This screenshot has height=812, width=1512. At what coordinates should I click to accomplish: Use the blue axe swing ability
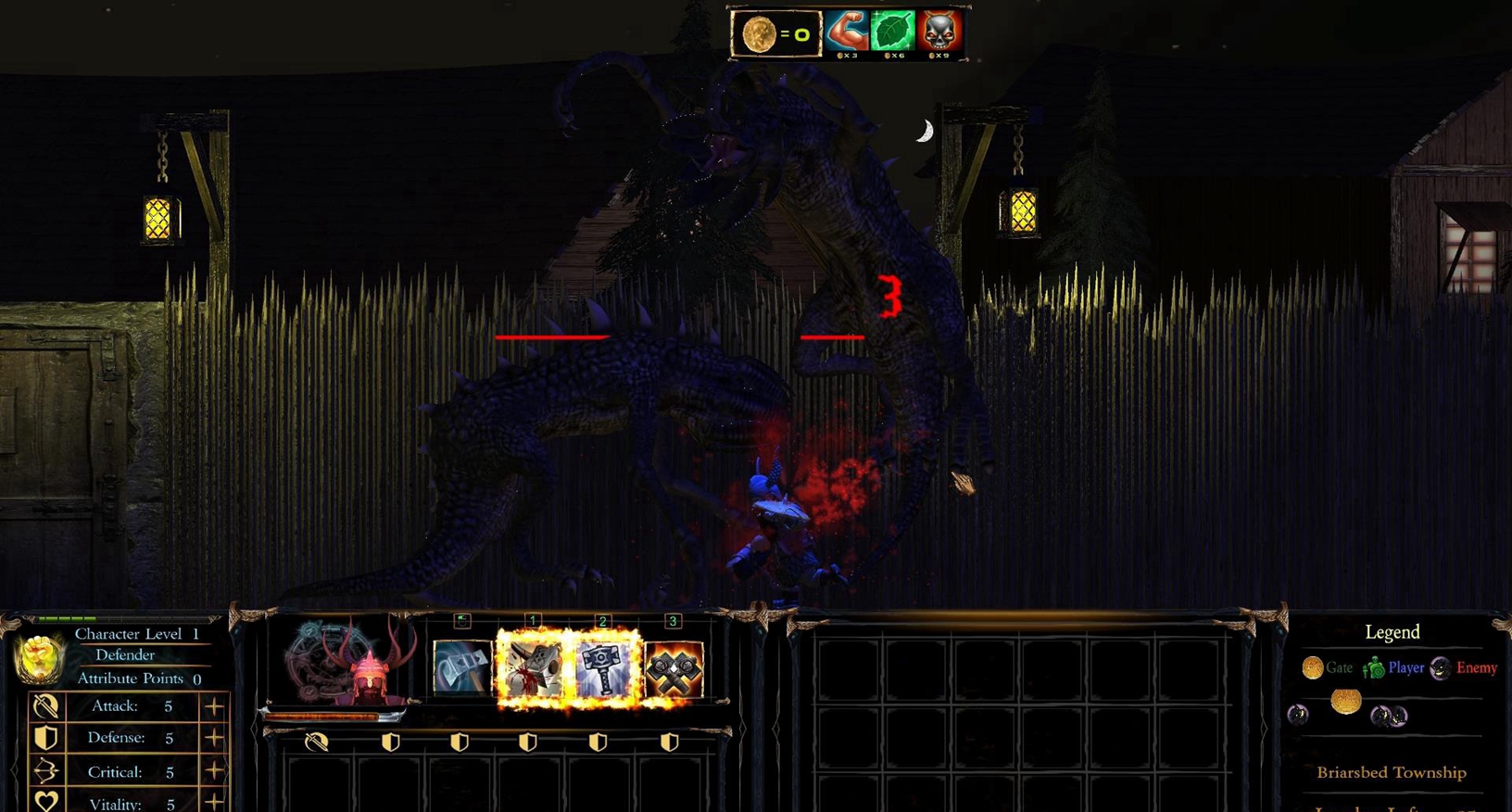[x=461, y=667]
